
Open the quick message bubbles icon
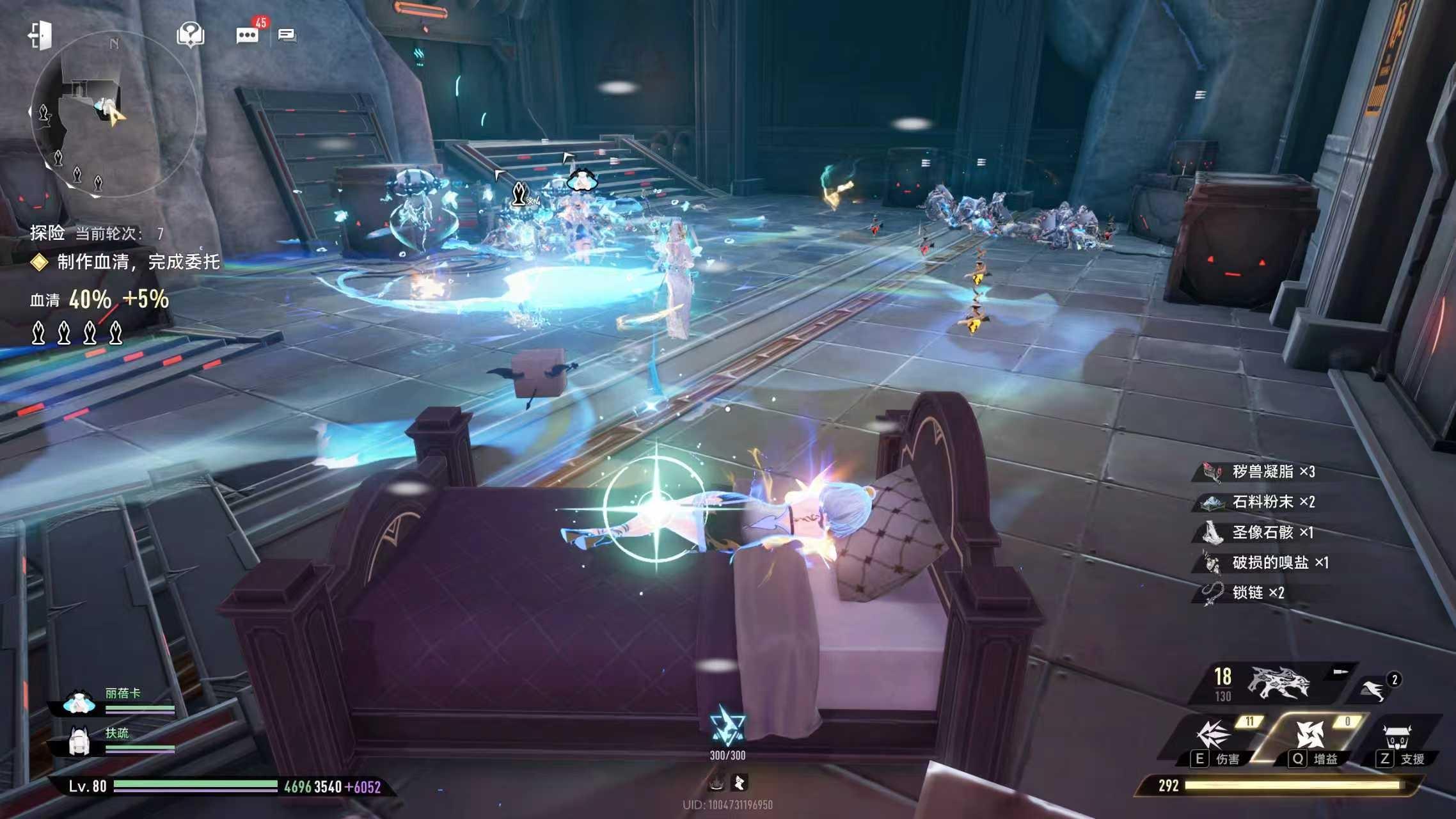point(287,35)
